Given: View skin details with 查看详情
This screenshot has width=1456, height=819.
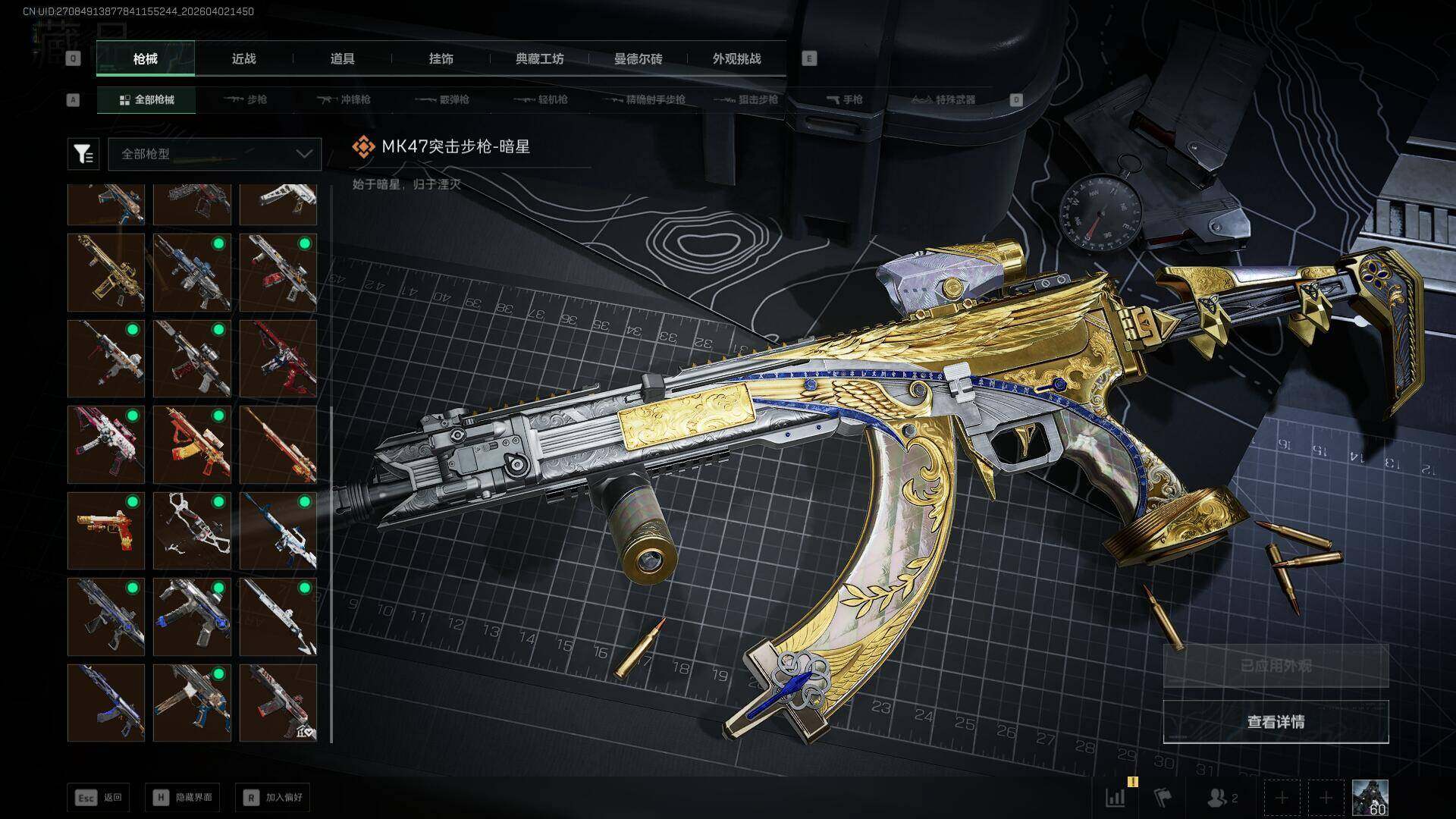Looking at the screenshot, I should [1276, 722].
